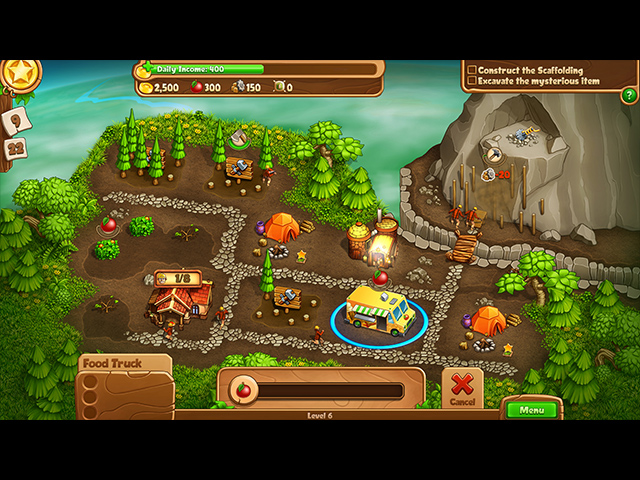Select the Food Truck info panel
This screenshot has height=480, width=640.
tap(124, 385)
